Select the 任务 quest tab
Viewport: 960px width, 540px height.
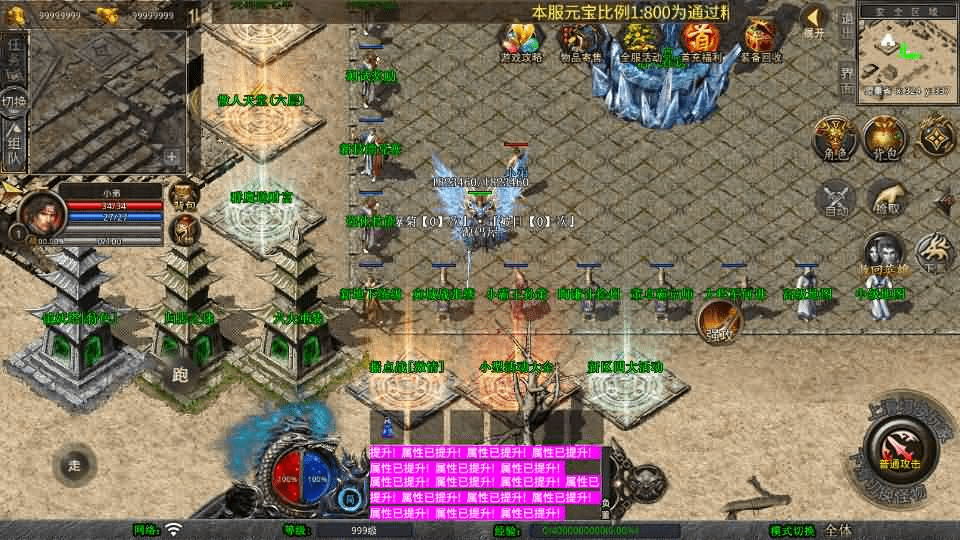(x=14, y=55)
